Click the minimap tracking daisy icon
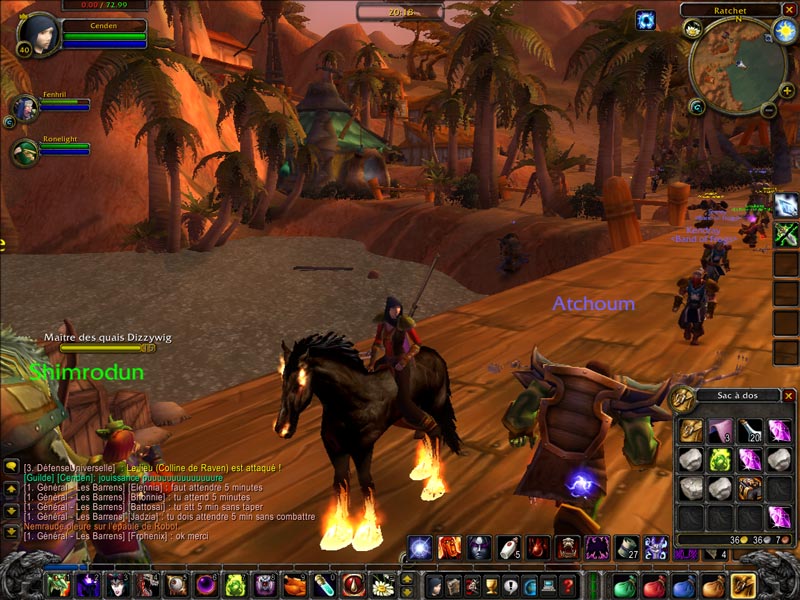The height and width of the screenshot is (600, 800). click(x=693, y=30)
